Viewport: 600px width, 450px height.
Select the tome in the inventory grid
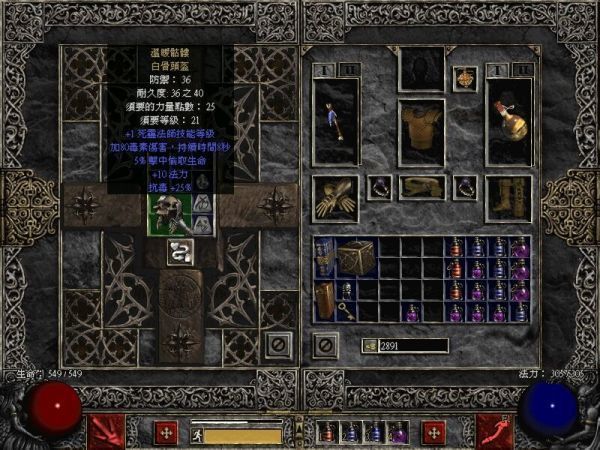pyautogui.click(x=324, y=257)
